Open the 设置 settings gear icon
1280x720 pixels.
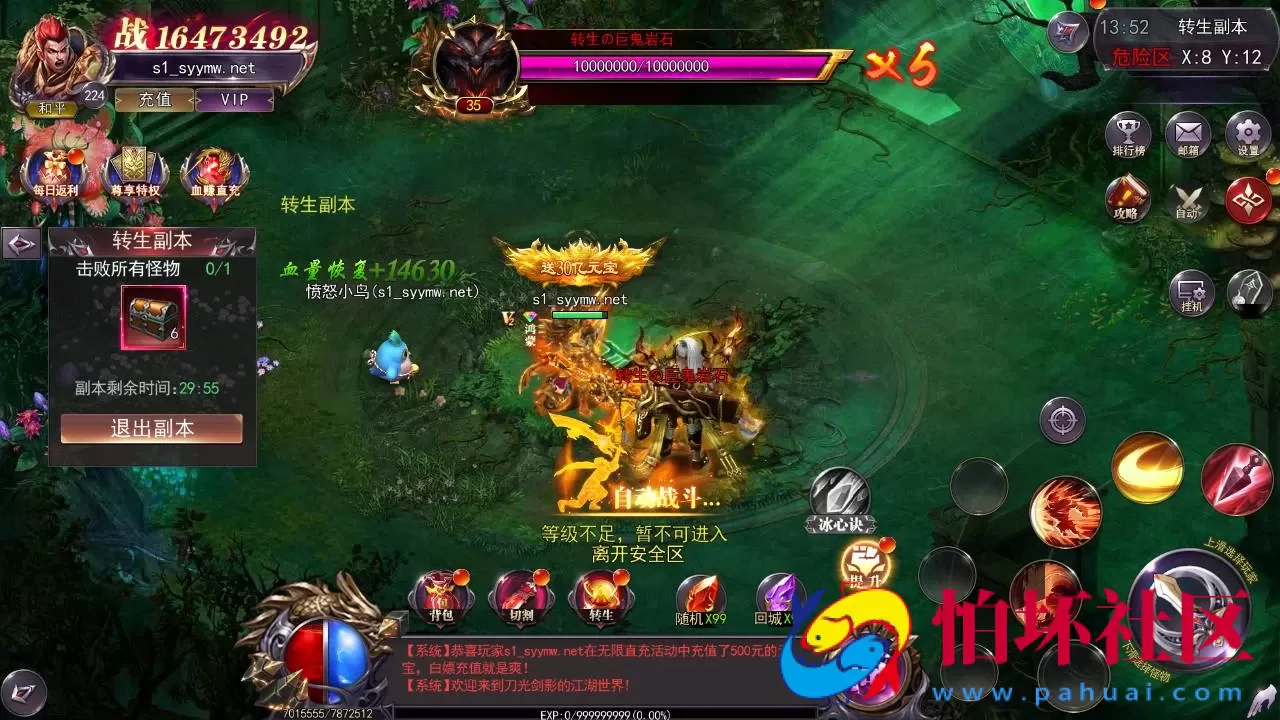coord(1247,134)
